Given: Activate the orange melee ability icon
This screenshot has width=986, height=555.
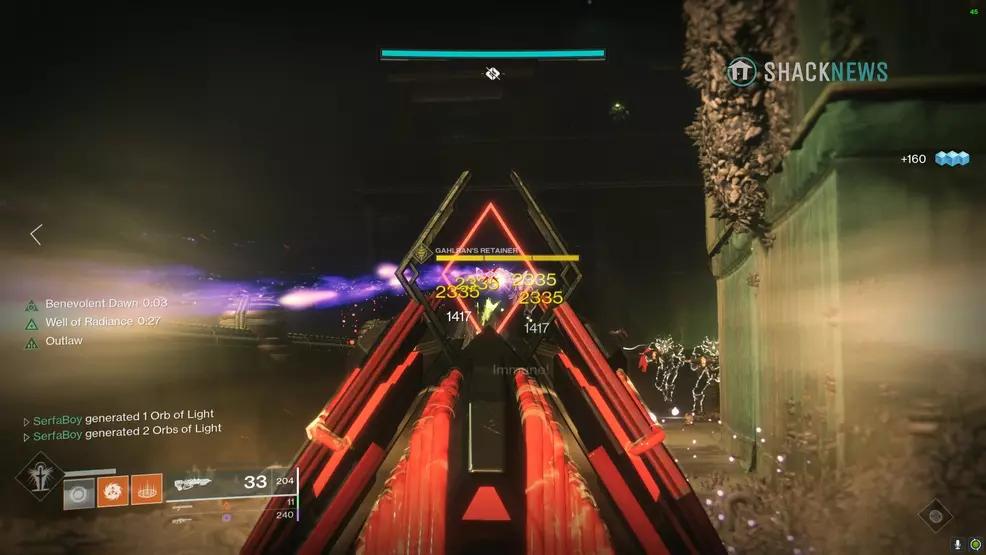Looking at the screenshot, I should pos(113,491).
